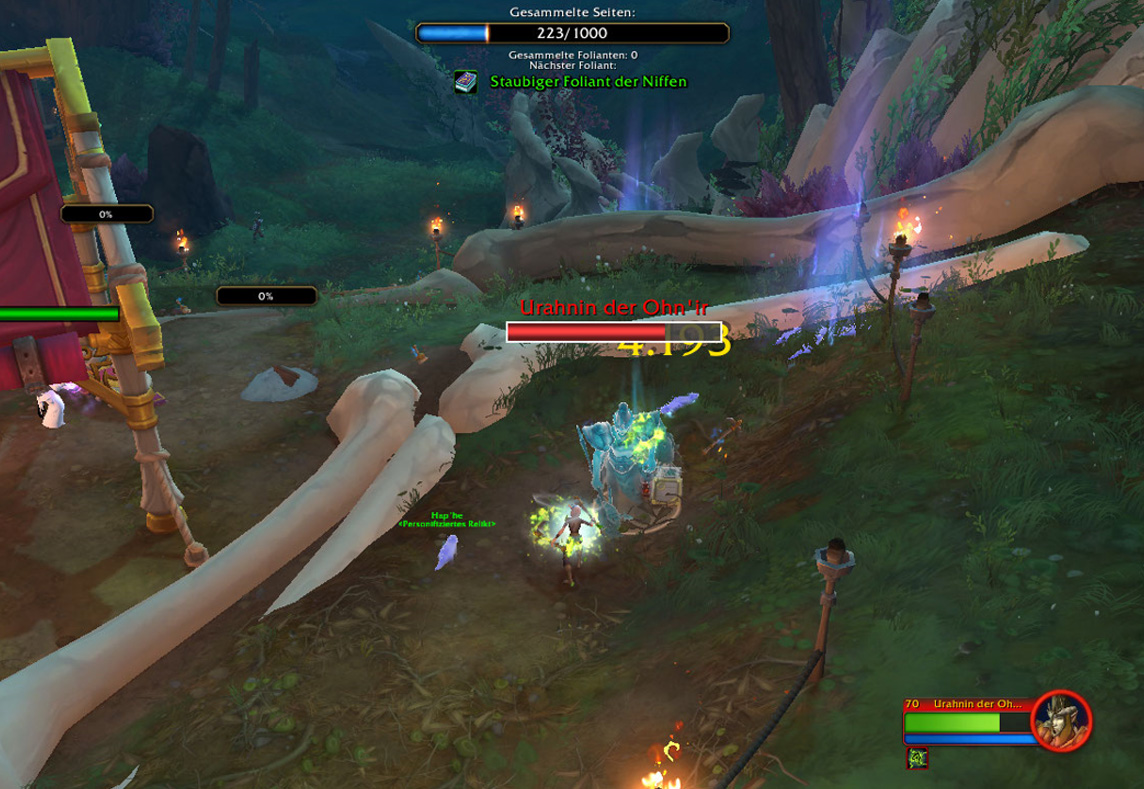Inspect the green debuff icon below target frame

tap(917, 759)
